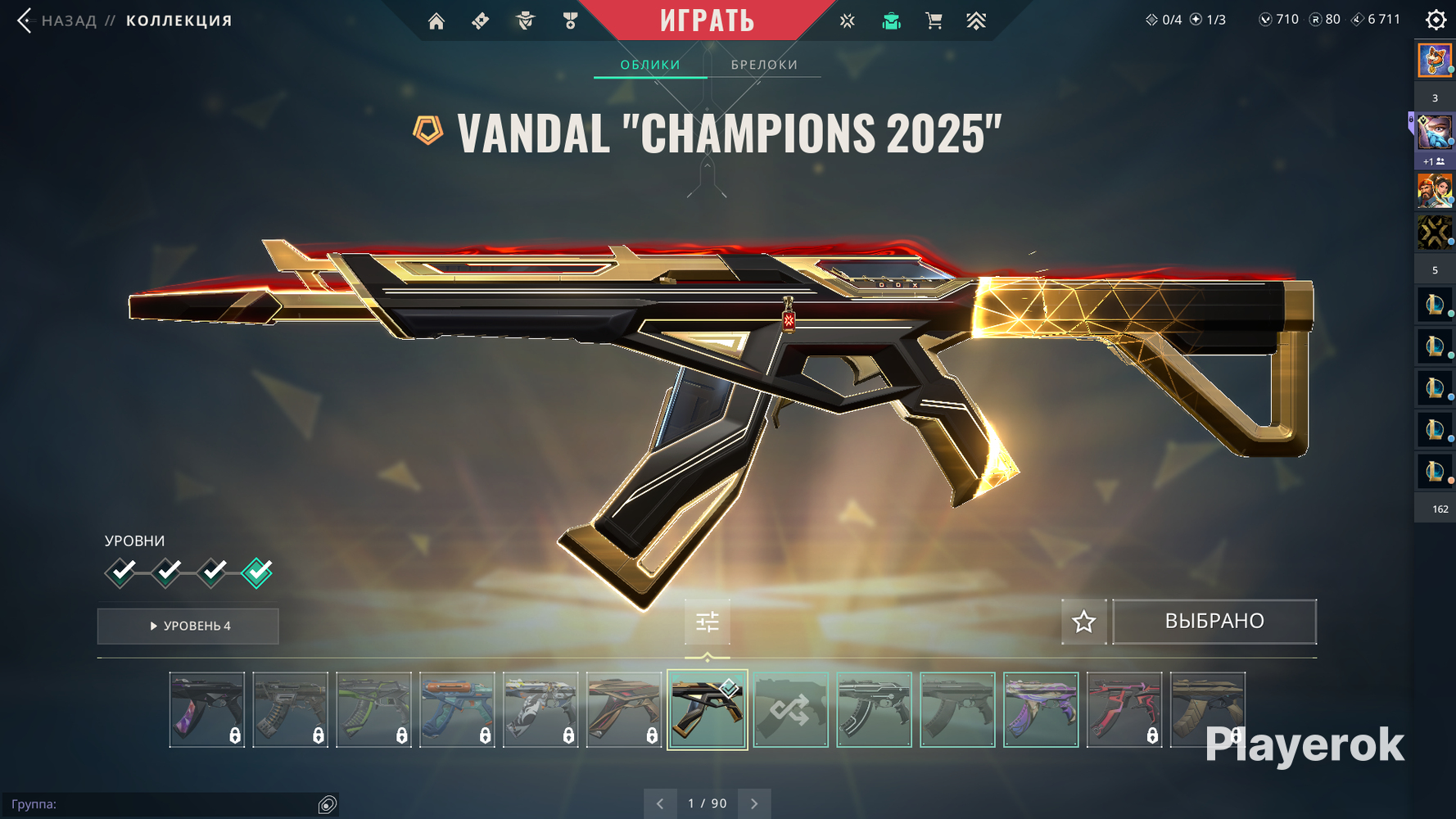Open the skin filter sliders button
The width and height of the screenshot is (1456, 819).
[707, 622]
